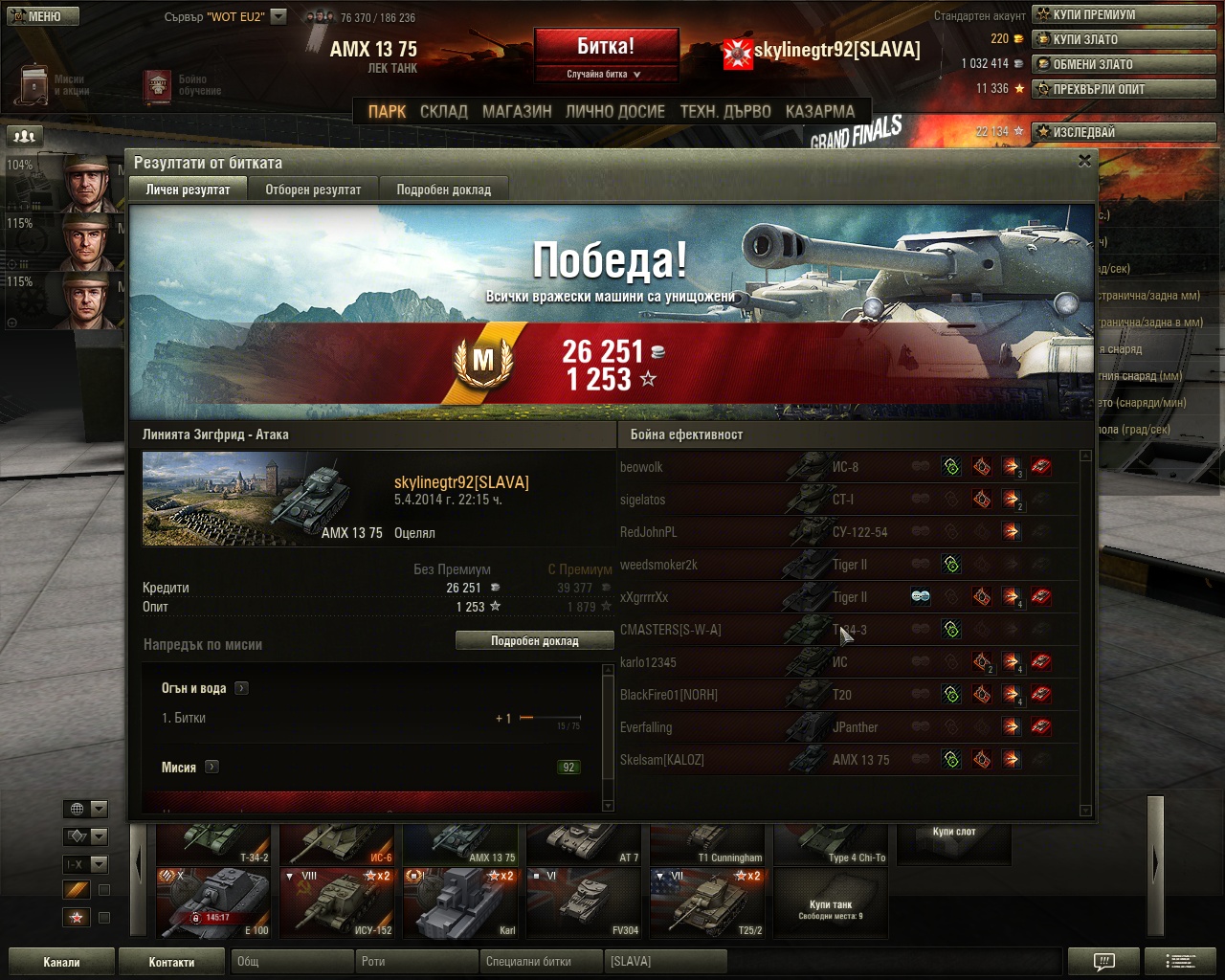The height and width of the screenshot is (980, 1225).
Task: Show the ЛИЧНО ДОСИЕ page
Action: pyautogui.click(x=615, y=111)
